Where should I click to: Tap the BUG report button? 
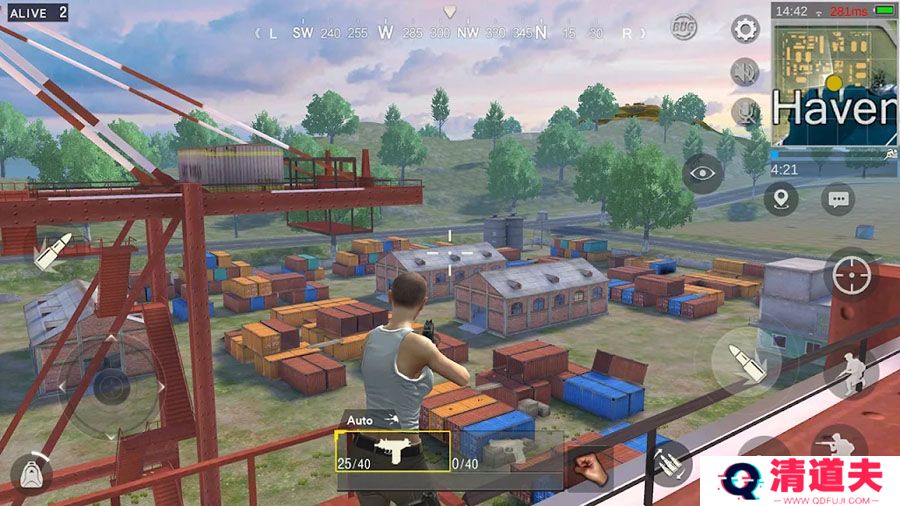684,26
